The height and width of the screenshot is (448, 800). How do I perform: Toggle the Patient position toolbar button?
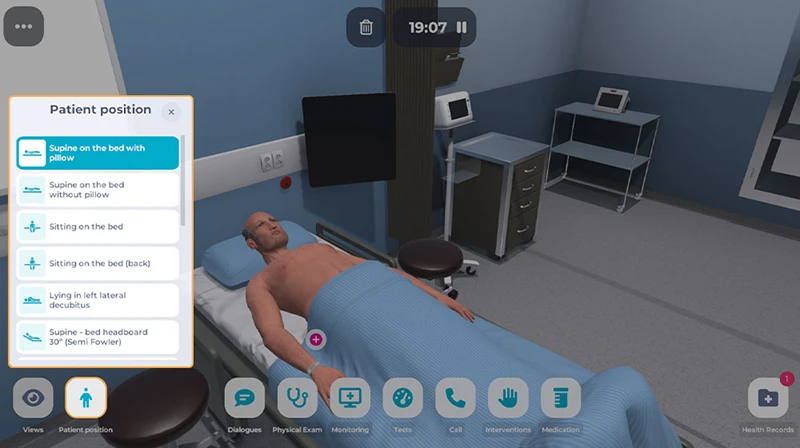pos(86,398)
